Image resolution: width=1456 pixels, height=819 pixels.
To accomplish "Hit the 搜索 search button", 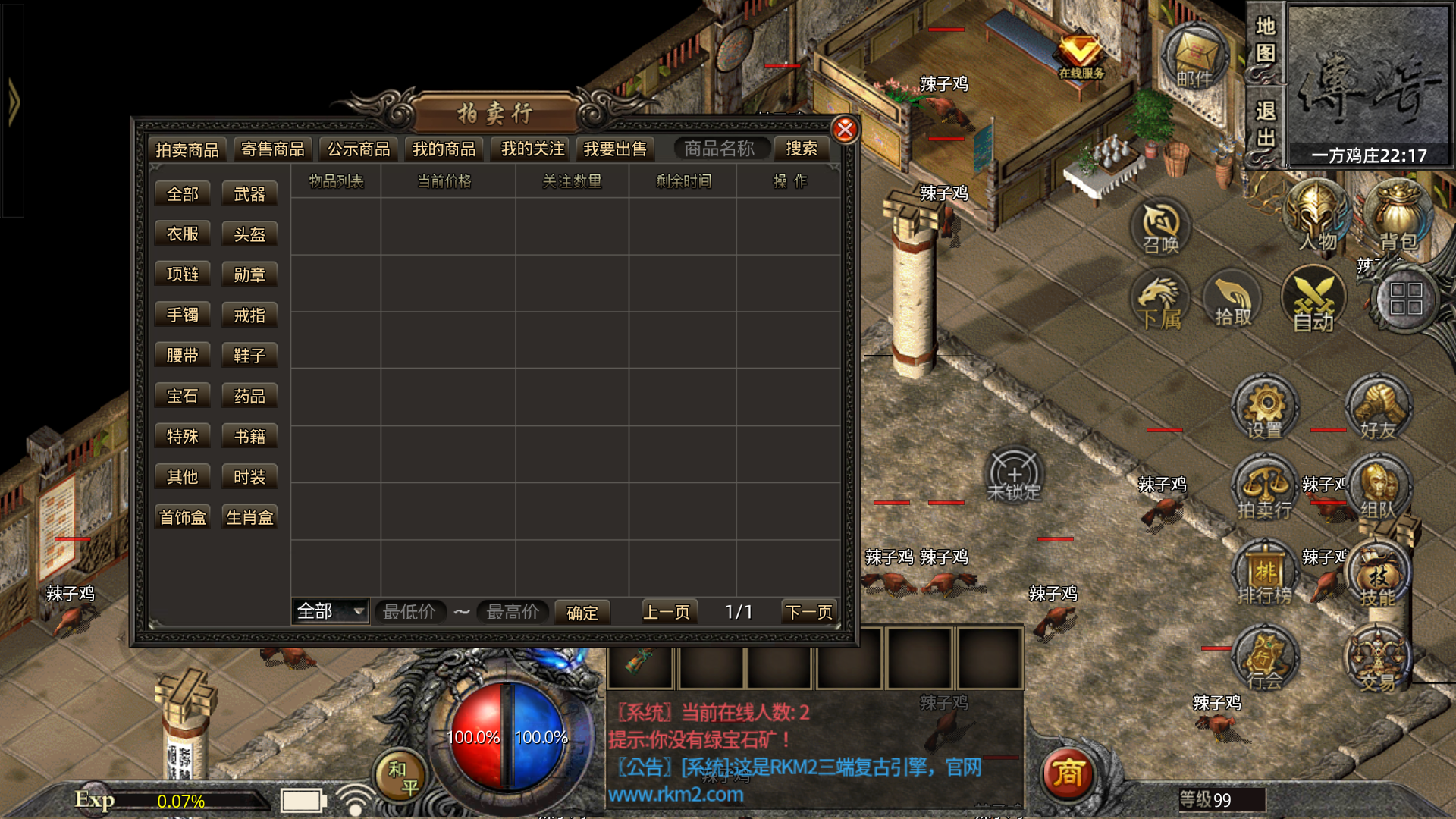I will [x=802, y=149].
